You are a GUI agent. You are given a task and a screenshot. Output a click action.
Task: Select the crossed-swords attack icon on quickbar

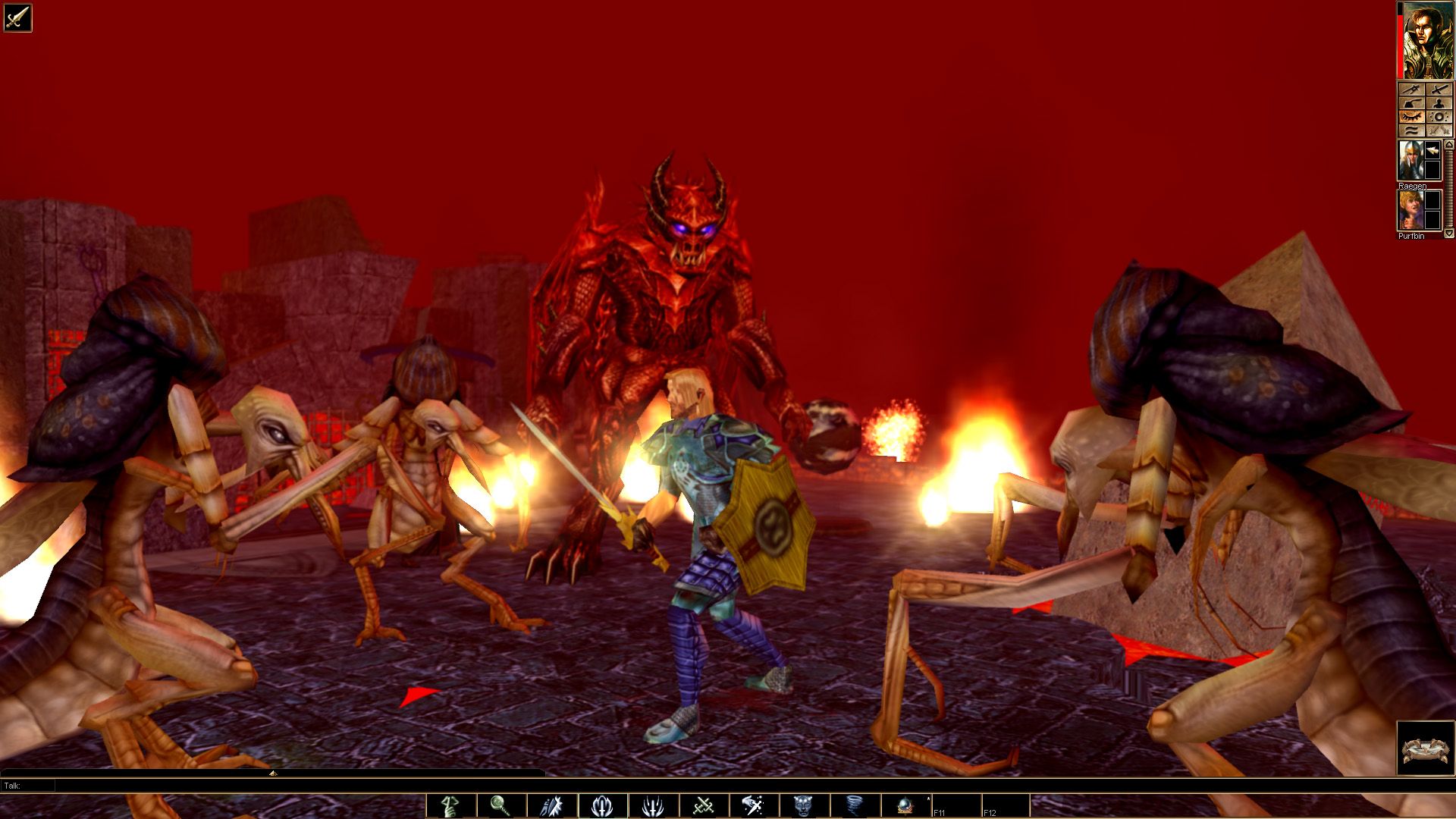pyautogui.click(x=703, y=805)
